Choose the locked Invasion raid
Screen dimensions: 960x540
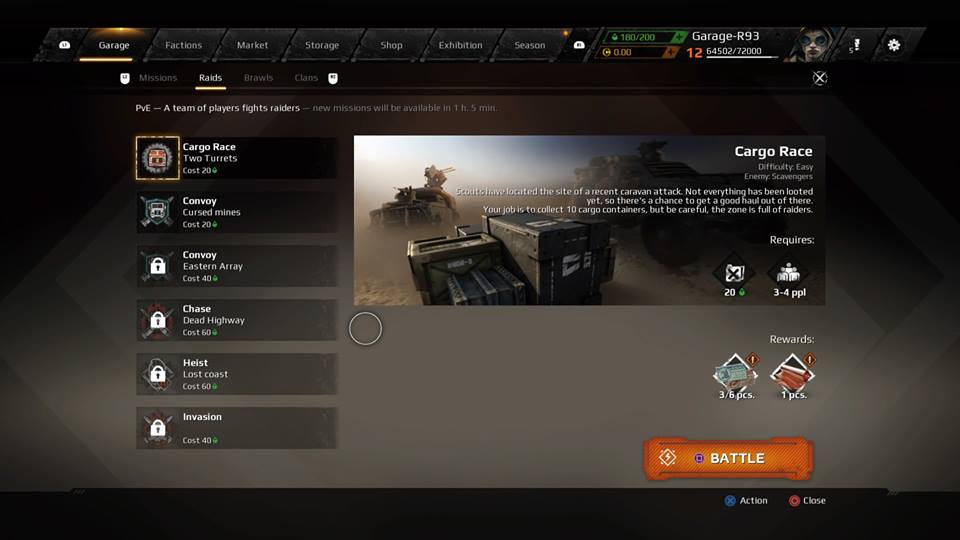point(236,428)
